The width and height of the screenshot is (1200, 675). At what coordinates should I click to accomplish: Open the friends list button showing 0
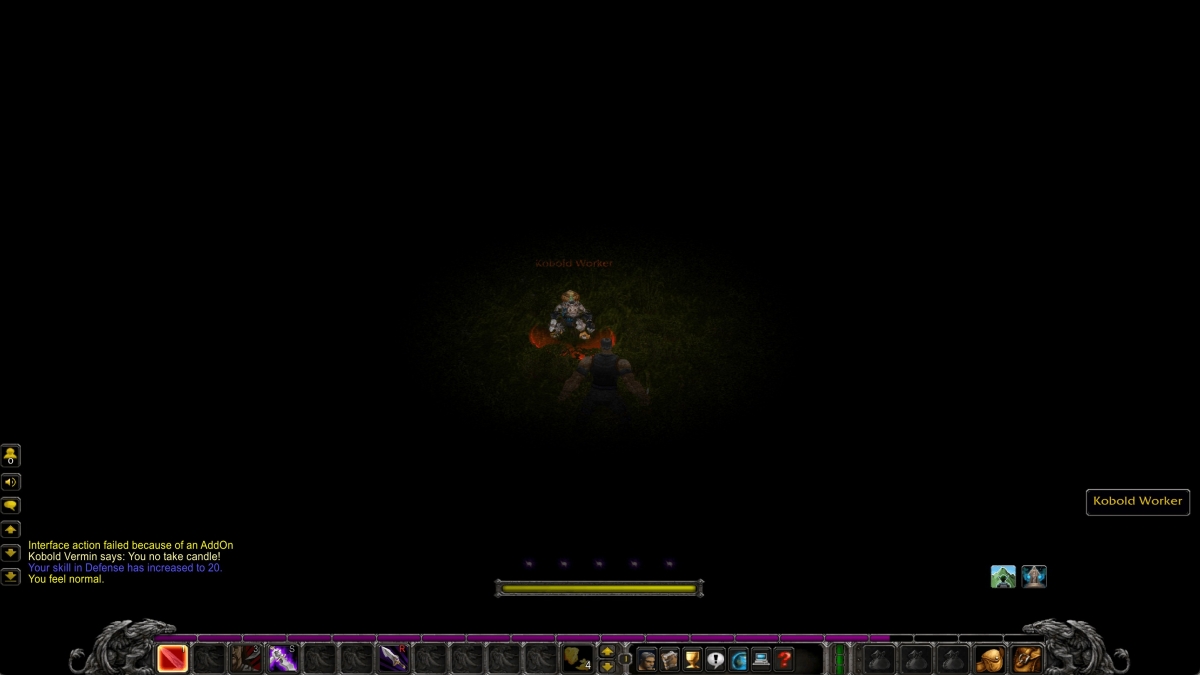[11, 456]
